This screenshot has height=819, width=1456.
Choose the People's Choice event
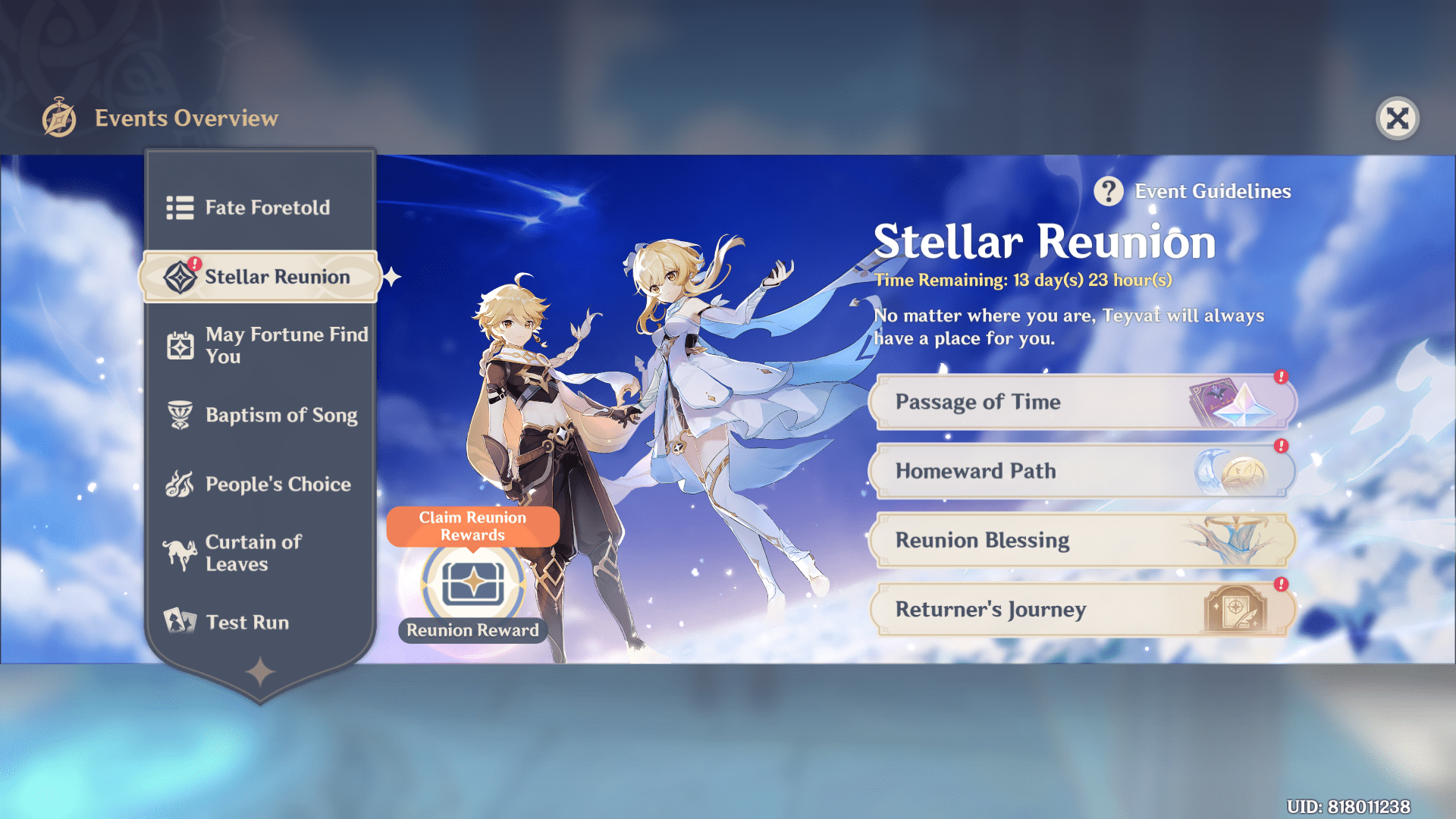coord(260,484)
